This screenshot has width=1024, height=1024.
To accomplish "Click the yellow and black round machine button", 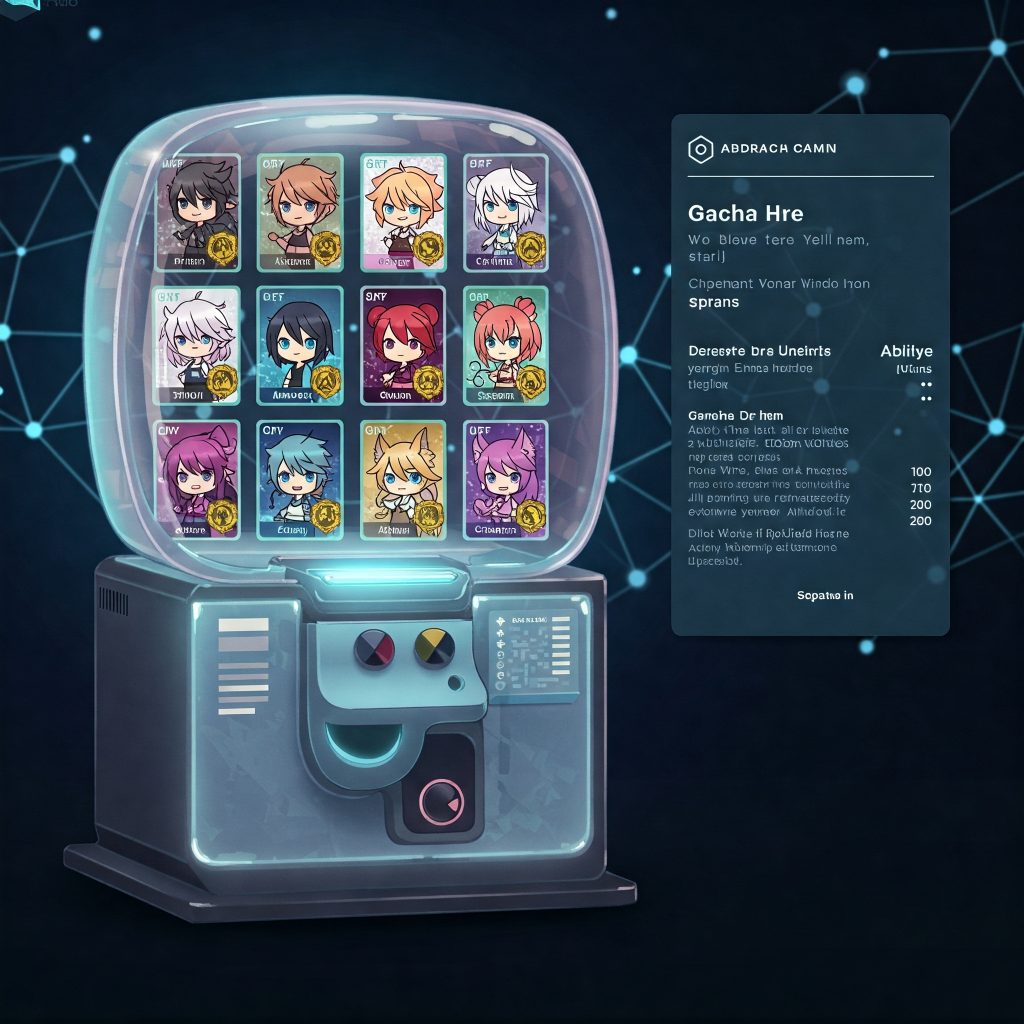I will [434, 649].
